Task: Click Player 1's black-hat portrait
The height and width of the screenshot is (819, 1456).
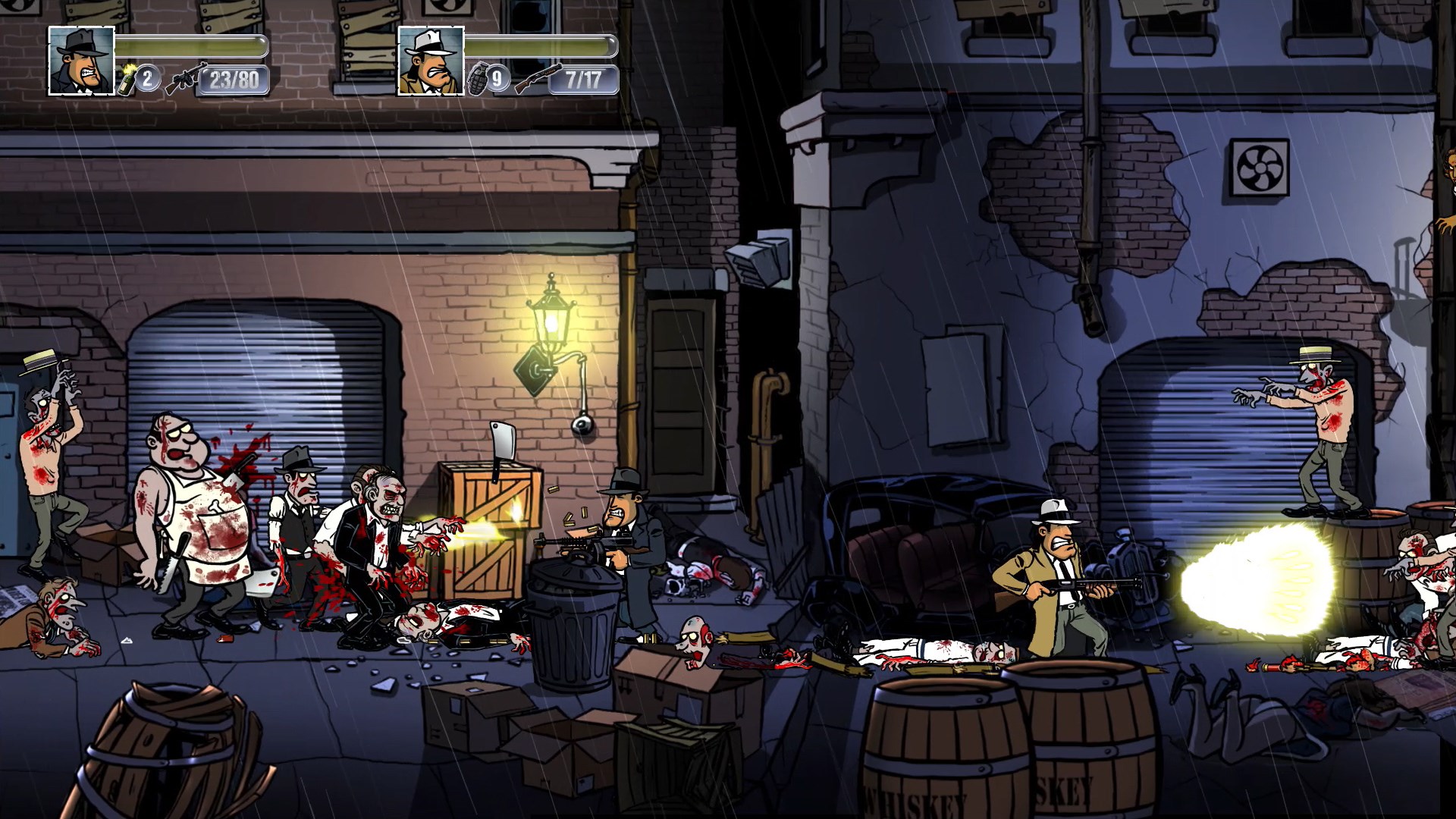Action: pyautogui.click(x=80, y=61)
